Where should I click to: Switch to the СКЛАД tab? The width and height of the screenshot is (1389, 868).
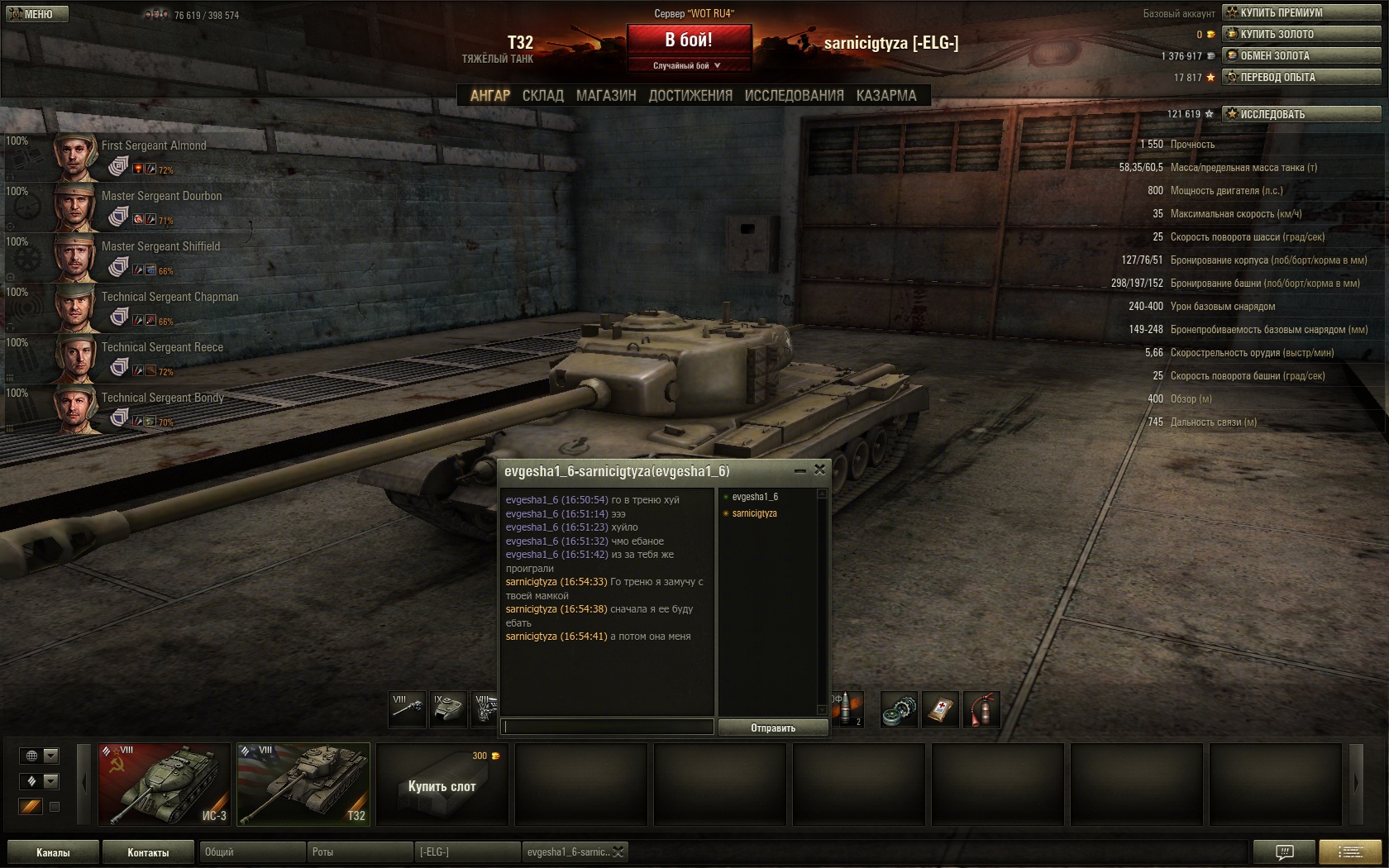tap(542, 96)
